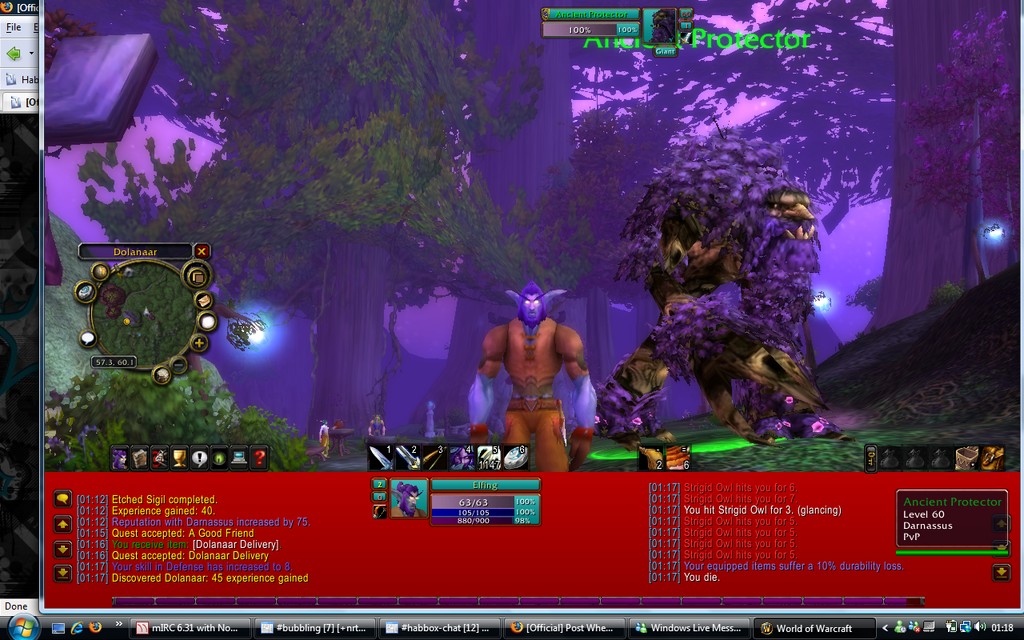Use the action bar ability in slot 4
1024x640 pixels.
pos(461,458)
